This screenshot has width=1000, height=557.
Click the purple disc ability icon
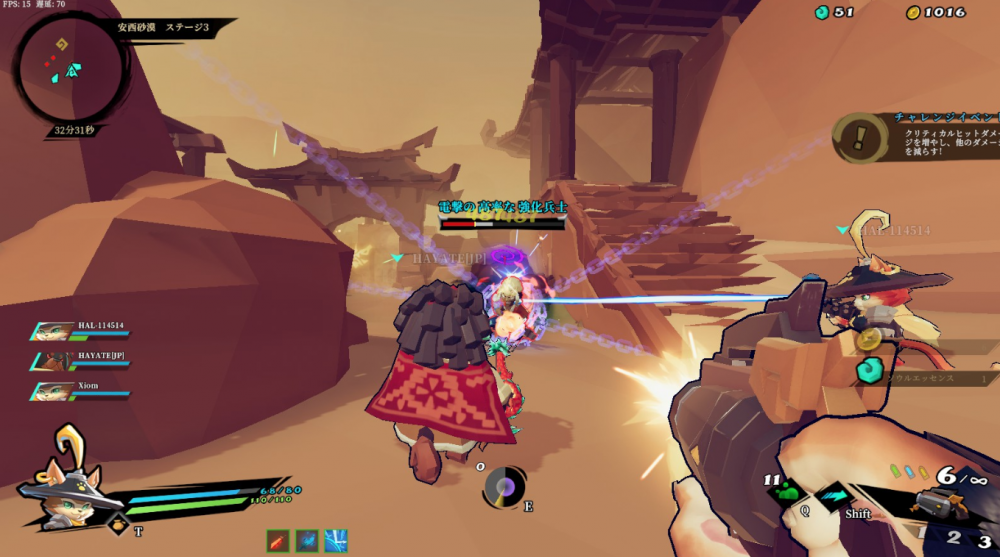(x=505, y=486)
